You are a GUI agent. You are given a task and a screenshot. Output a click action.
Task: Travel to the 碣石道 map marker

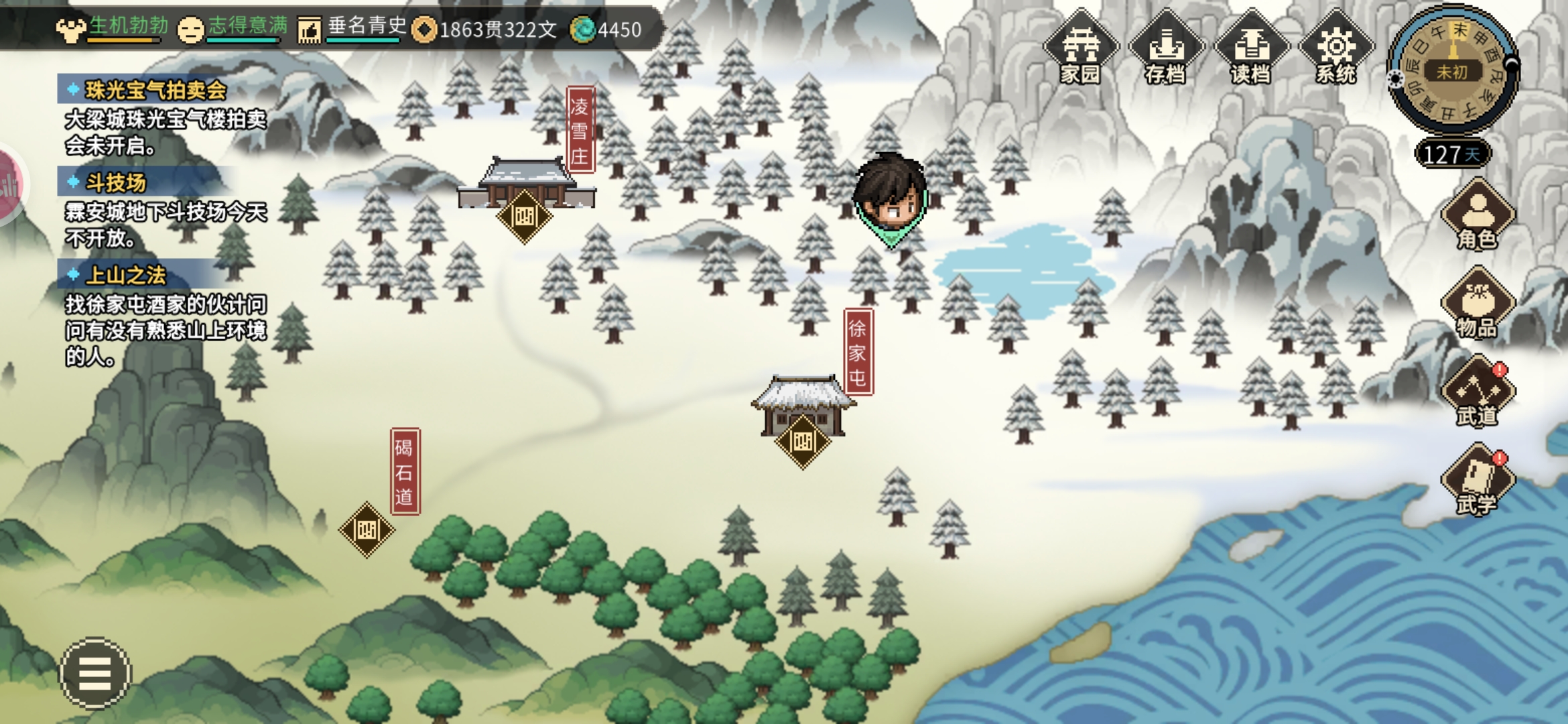tap(367, 530)
